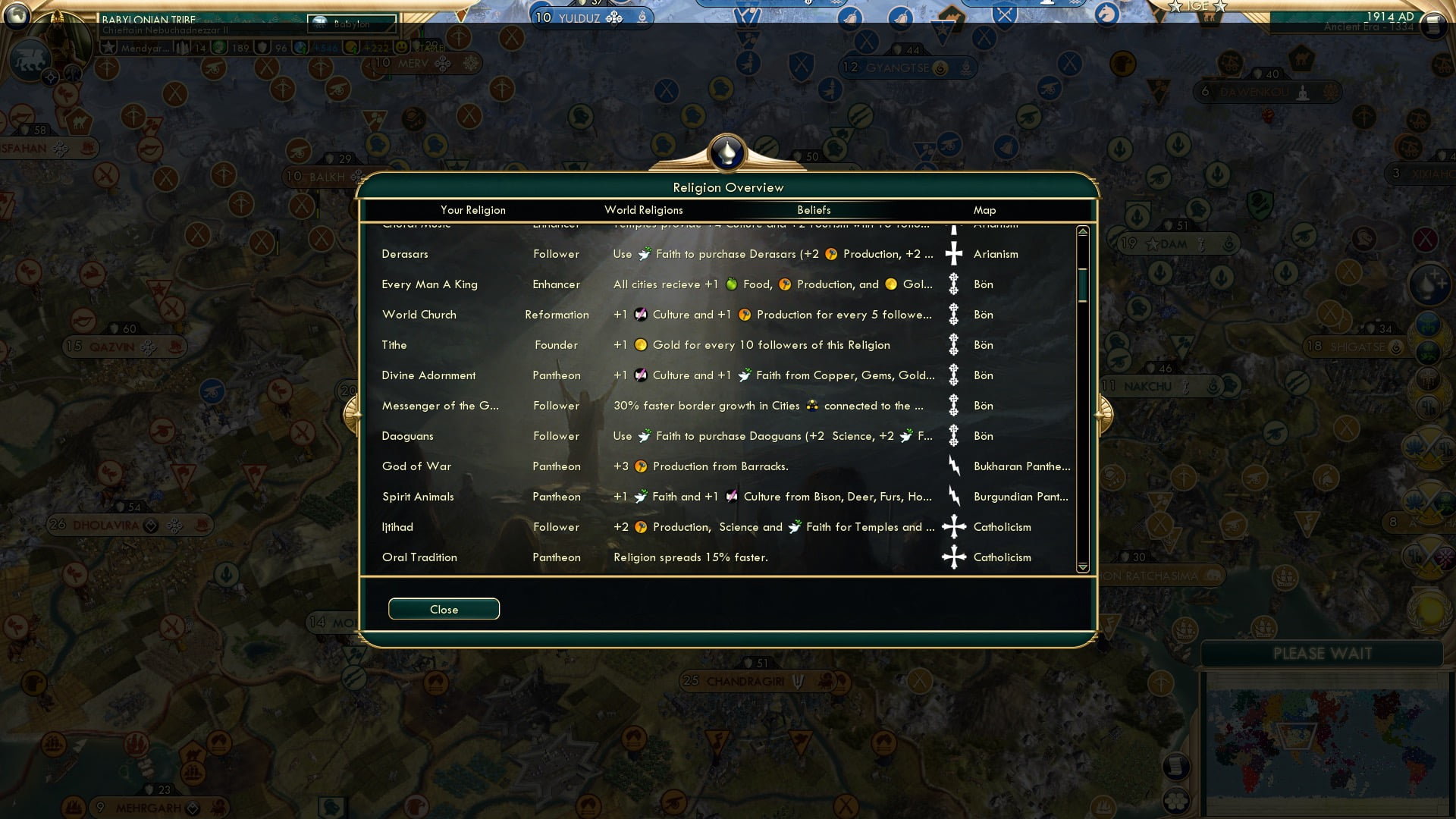1456x819 pixels.
Task: Click the Mendyar notification star icon
Action: coord(109,46)
